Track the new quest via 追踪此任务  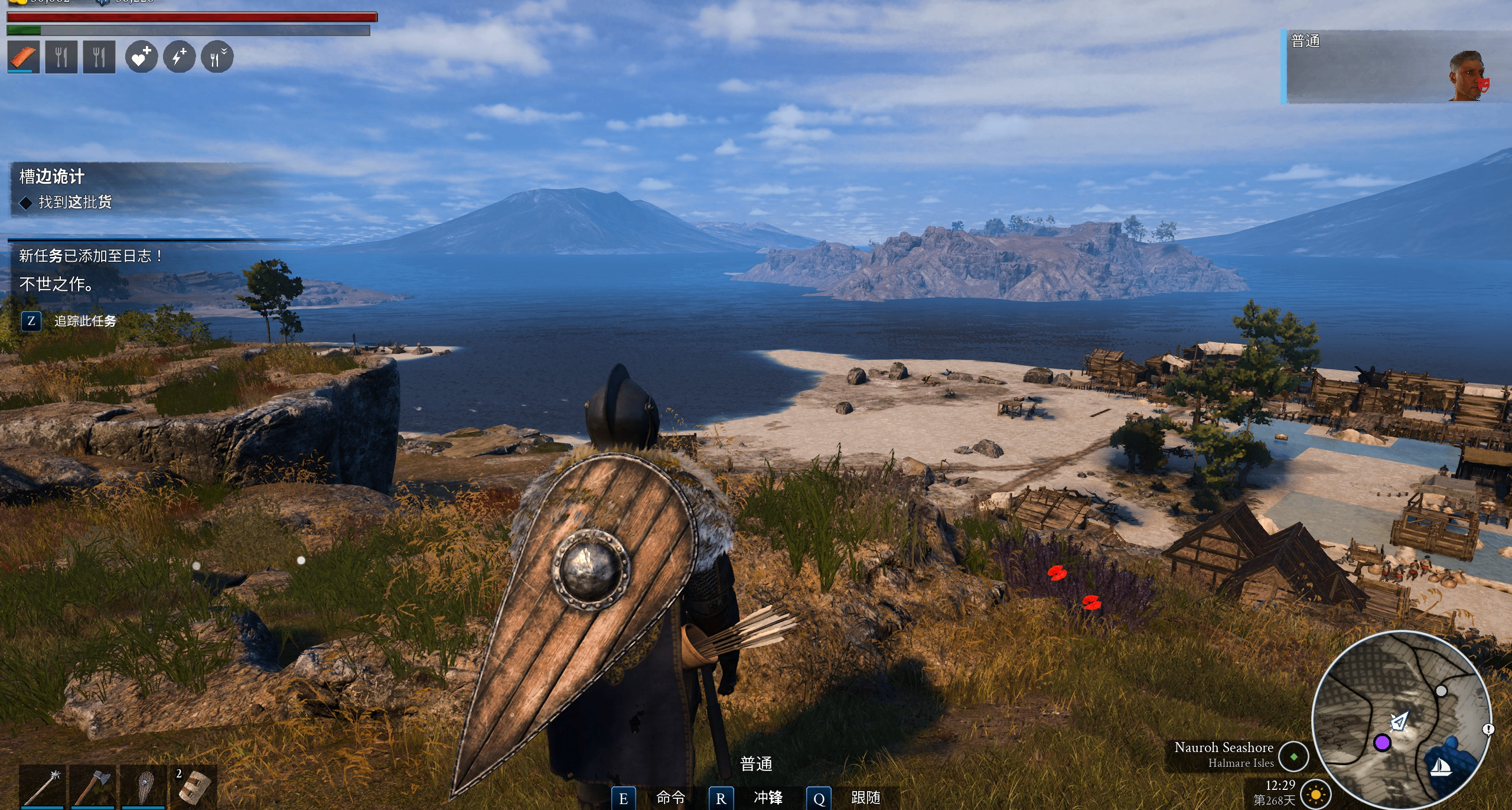[85, 321]
